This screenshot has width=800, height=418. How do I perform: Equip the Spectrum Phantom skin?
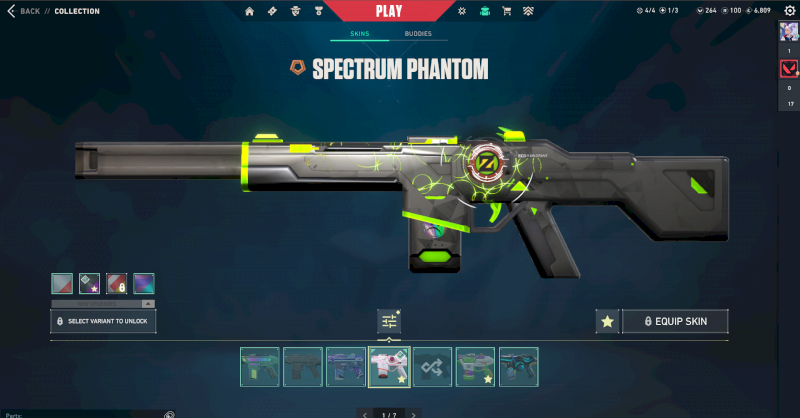point(675,321)
